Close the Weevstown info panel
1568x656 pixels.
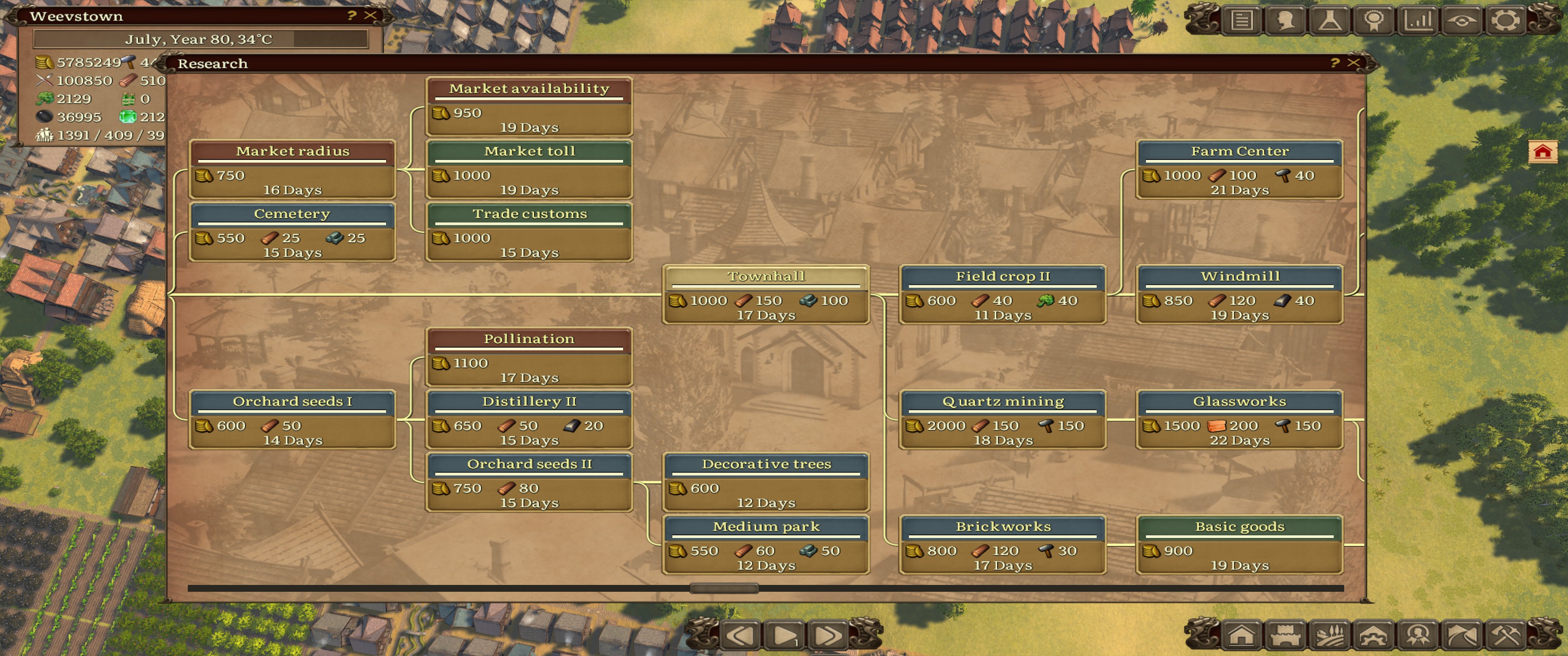[370, 15]
